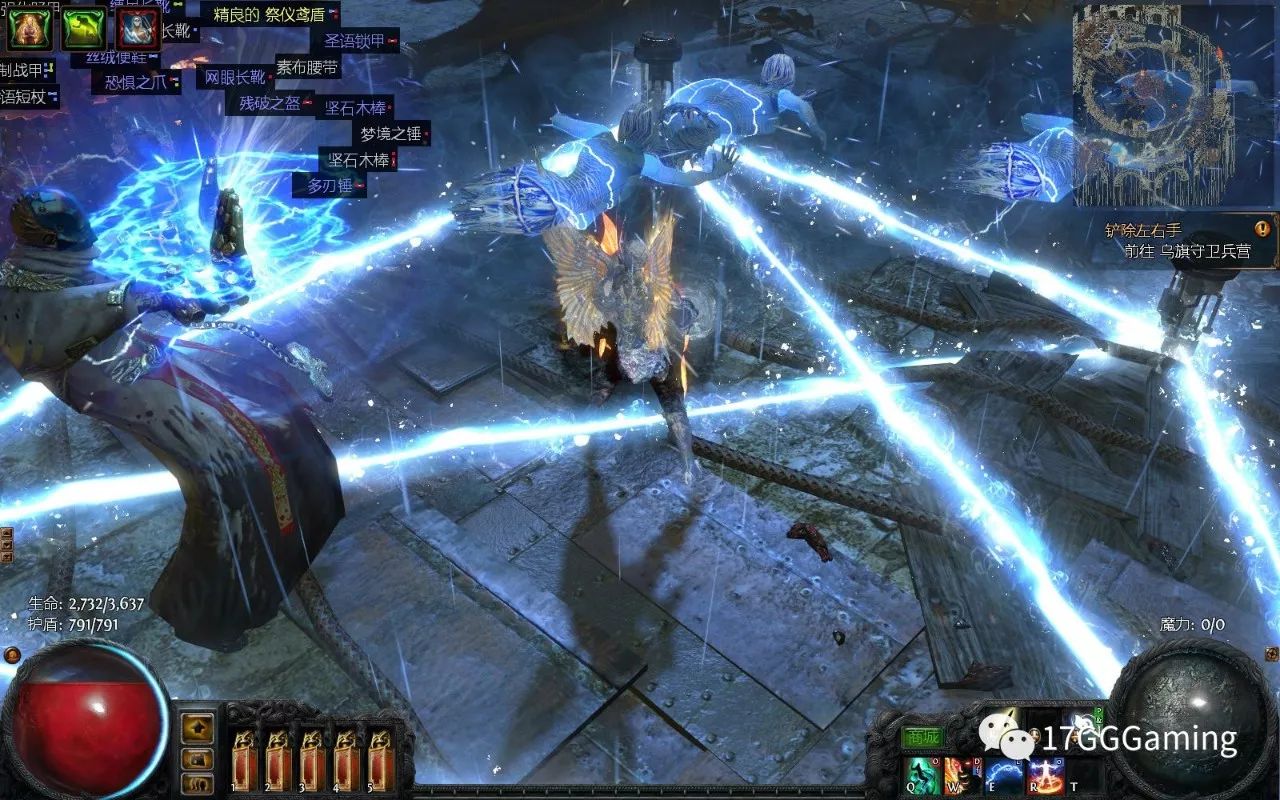
Task: Cast the lightning arc E skill
Action: pos(1004,775)
